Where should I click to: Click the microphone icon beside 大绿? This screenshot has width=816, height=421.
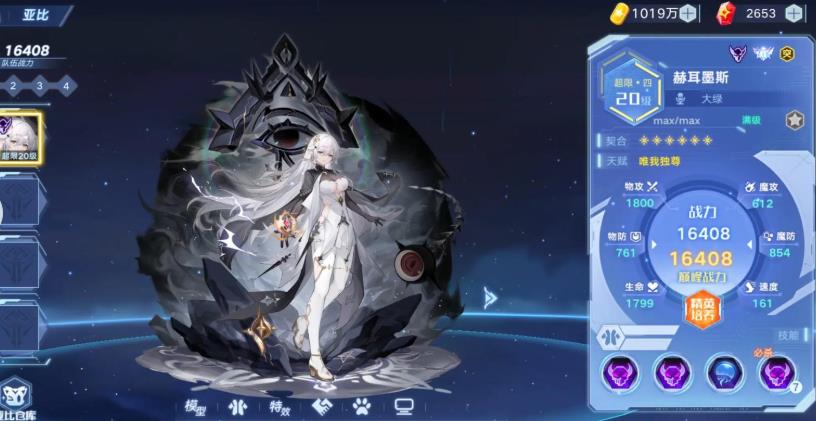pyautogui.click(x=681, y=99)
